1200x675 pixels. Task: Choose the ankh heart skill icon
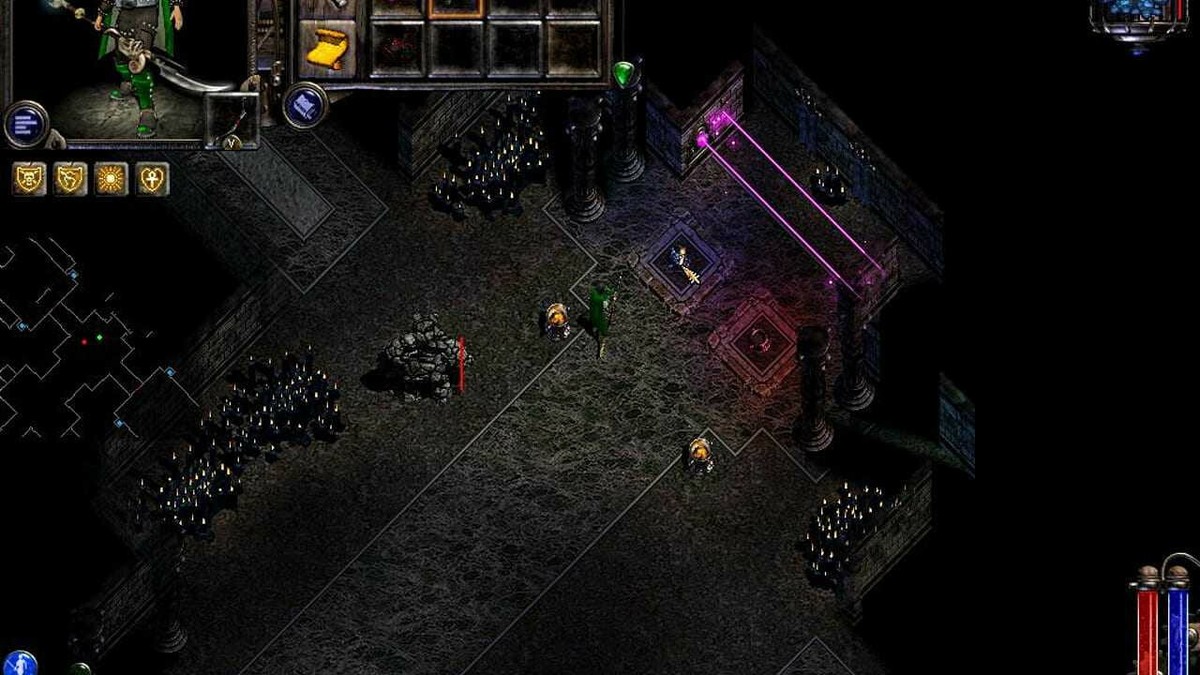[x=152, y=179]
